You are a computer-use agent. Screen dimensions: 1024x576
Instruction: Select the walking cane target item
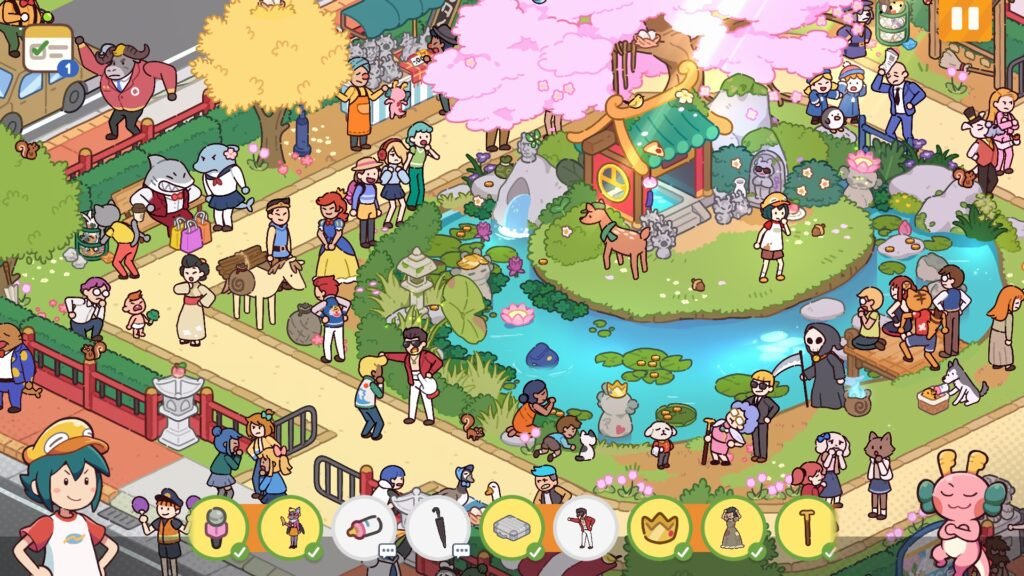coord(805,527)
